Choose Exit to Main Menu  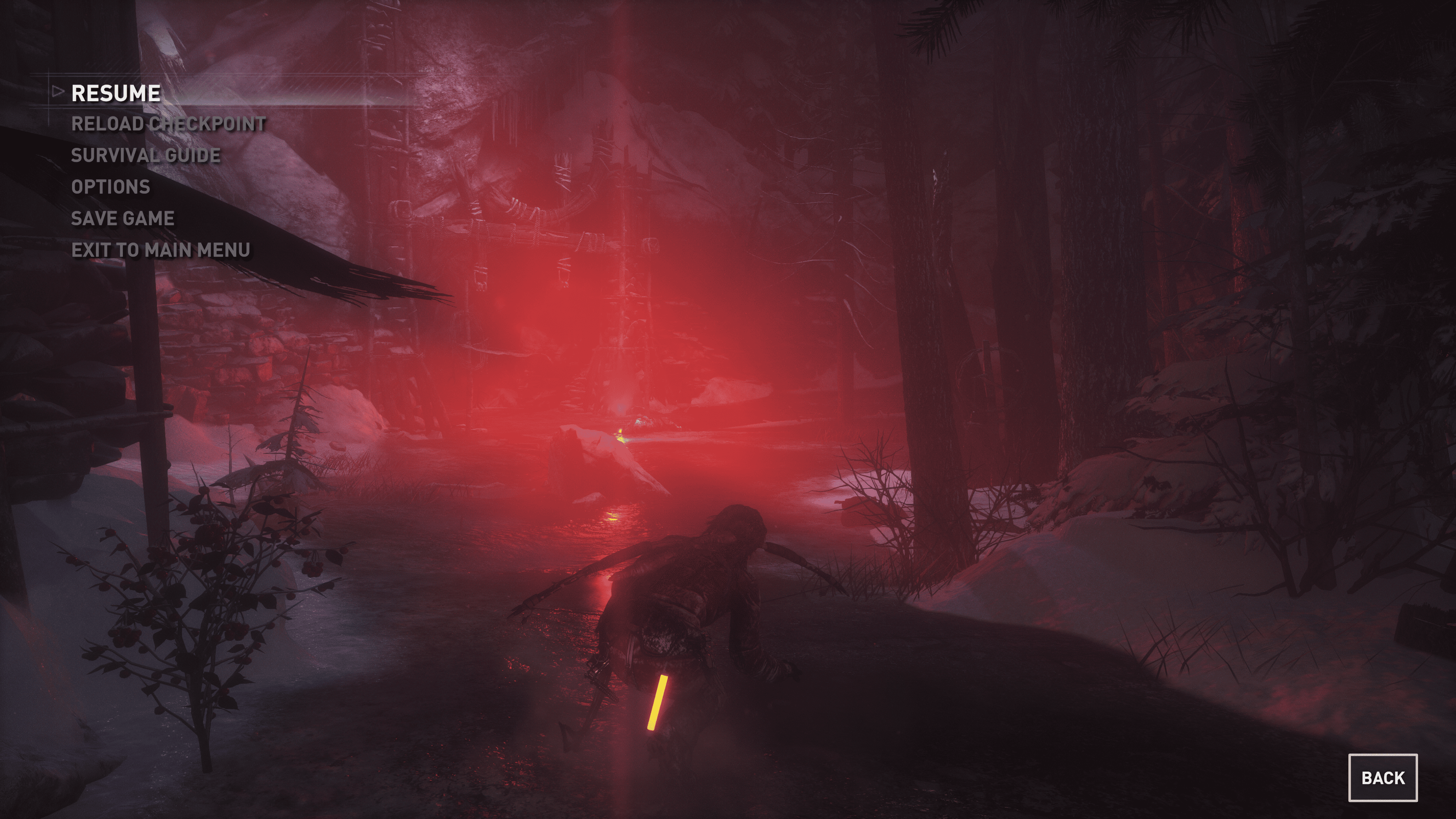[x=160, y=250]
